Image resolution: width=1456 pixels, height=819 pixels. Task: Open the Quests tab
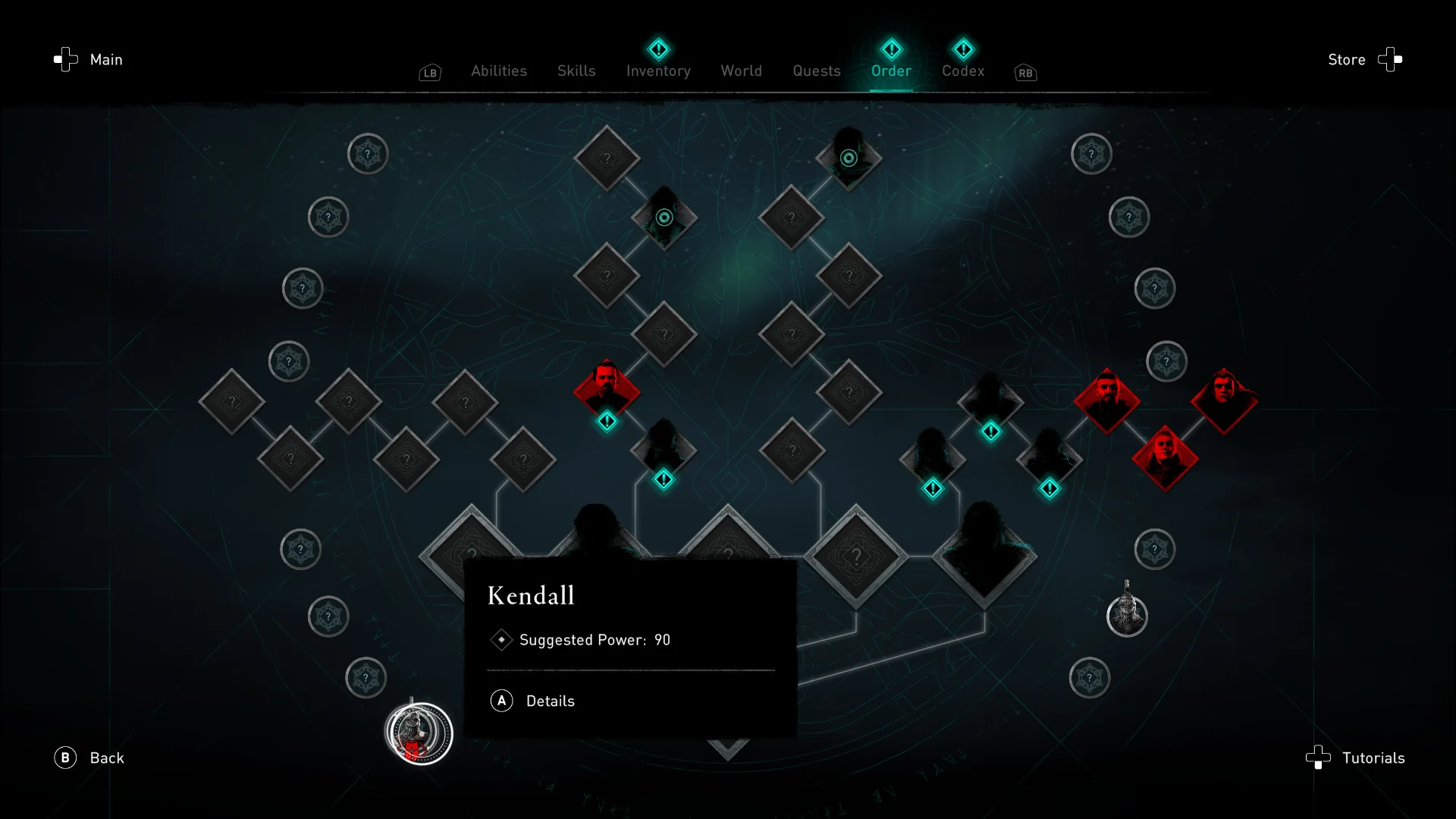816,71
